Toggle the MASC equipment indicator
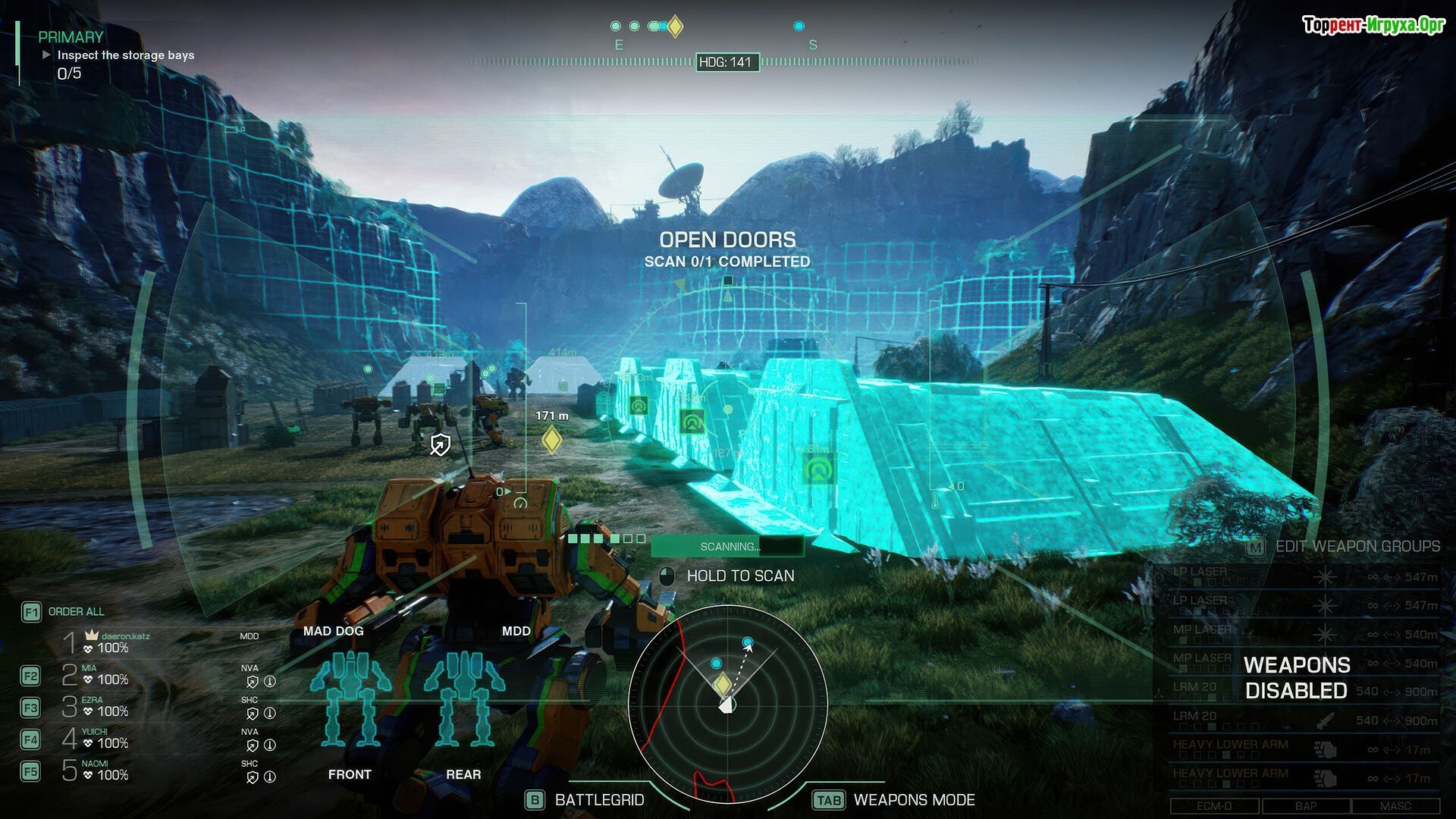This screenshot has width=1456, height=819. tap(1395, 806)
